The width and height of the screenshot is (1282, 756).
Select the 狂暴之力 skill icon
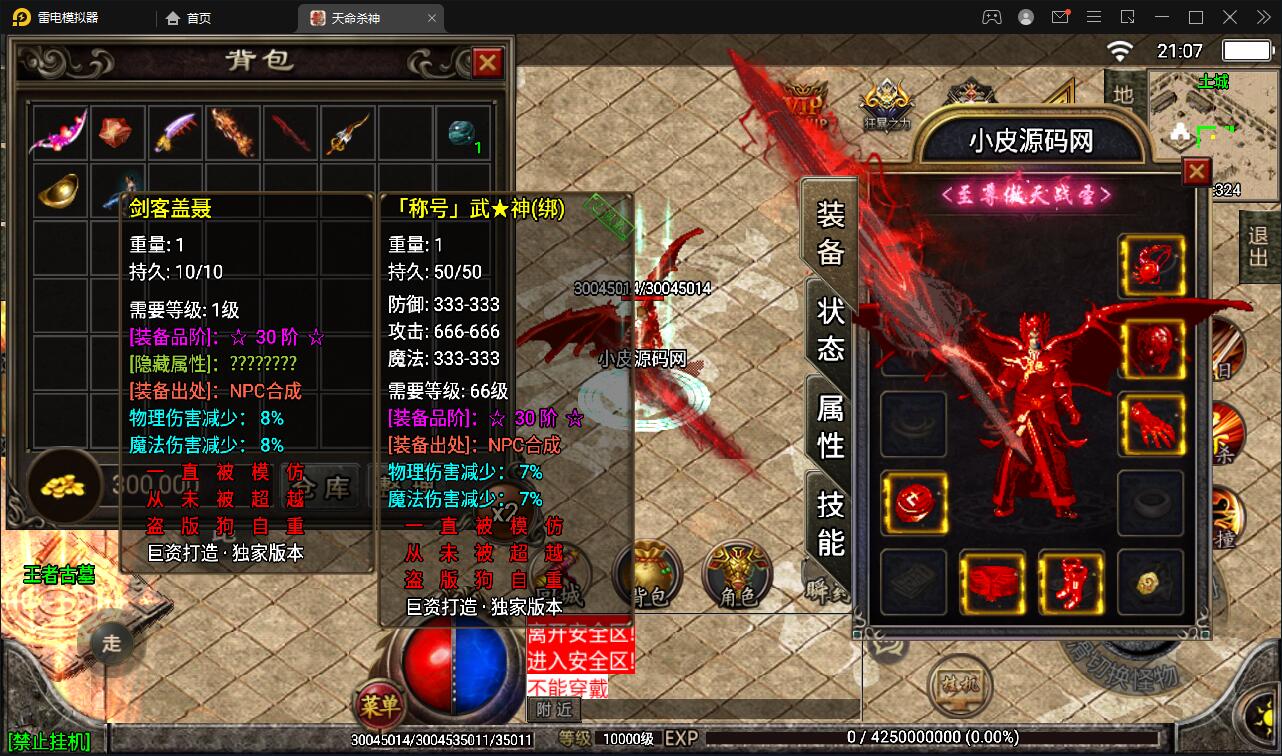pyautogui.click(x=884, y=100)
